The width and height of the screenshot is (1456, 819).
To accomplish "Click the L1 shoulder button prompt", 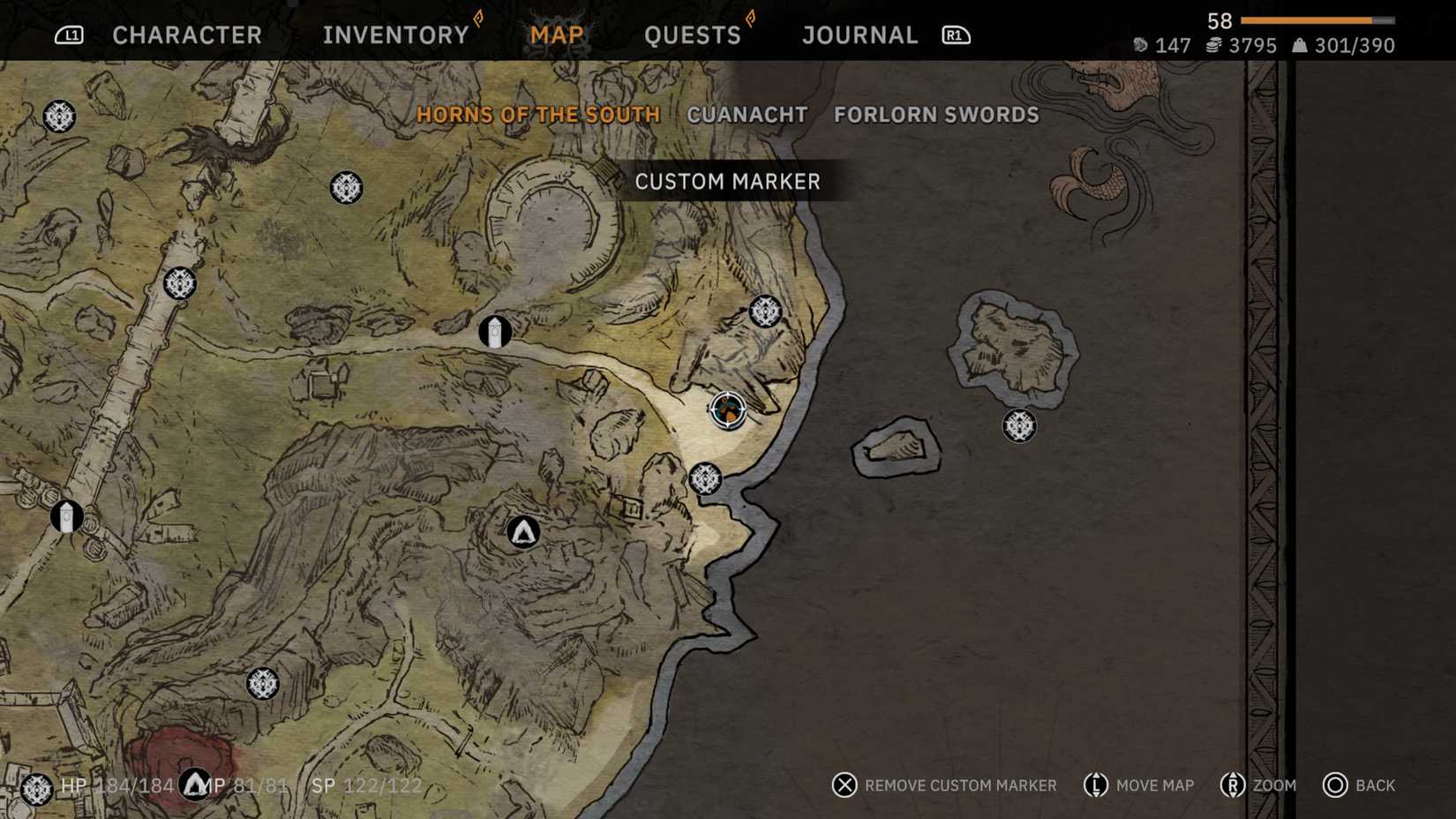I will [69, 35].
